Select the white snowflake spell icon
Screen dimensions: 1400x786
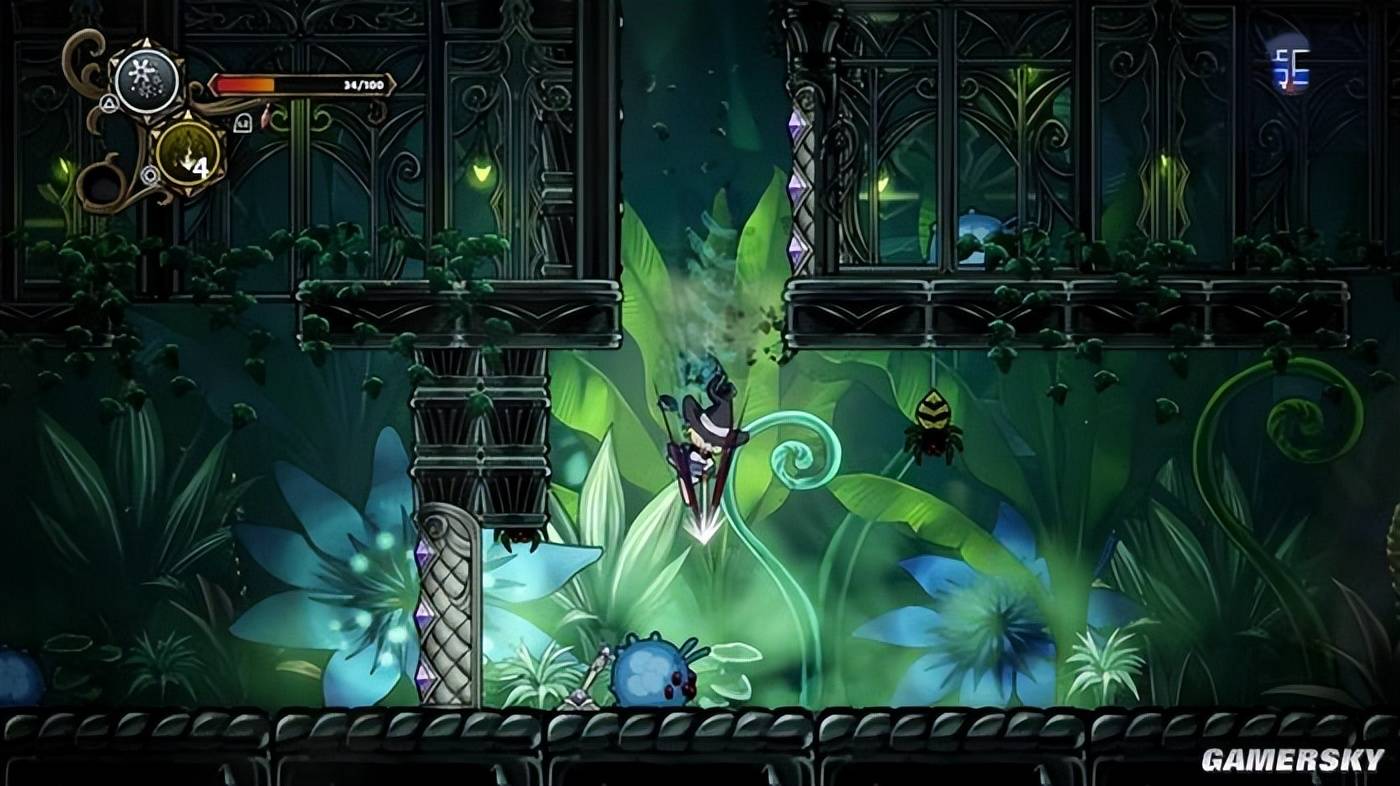[x=146, y=80]
